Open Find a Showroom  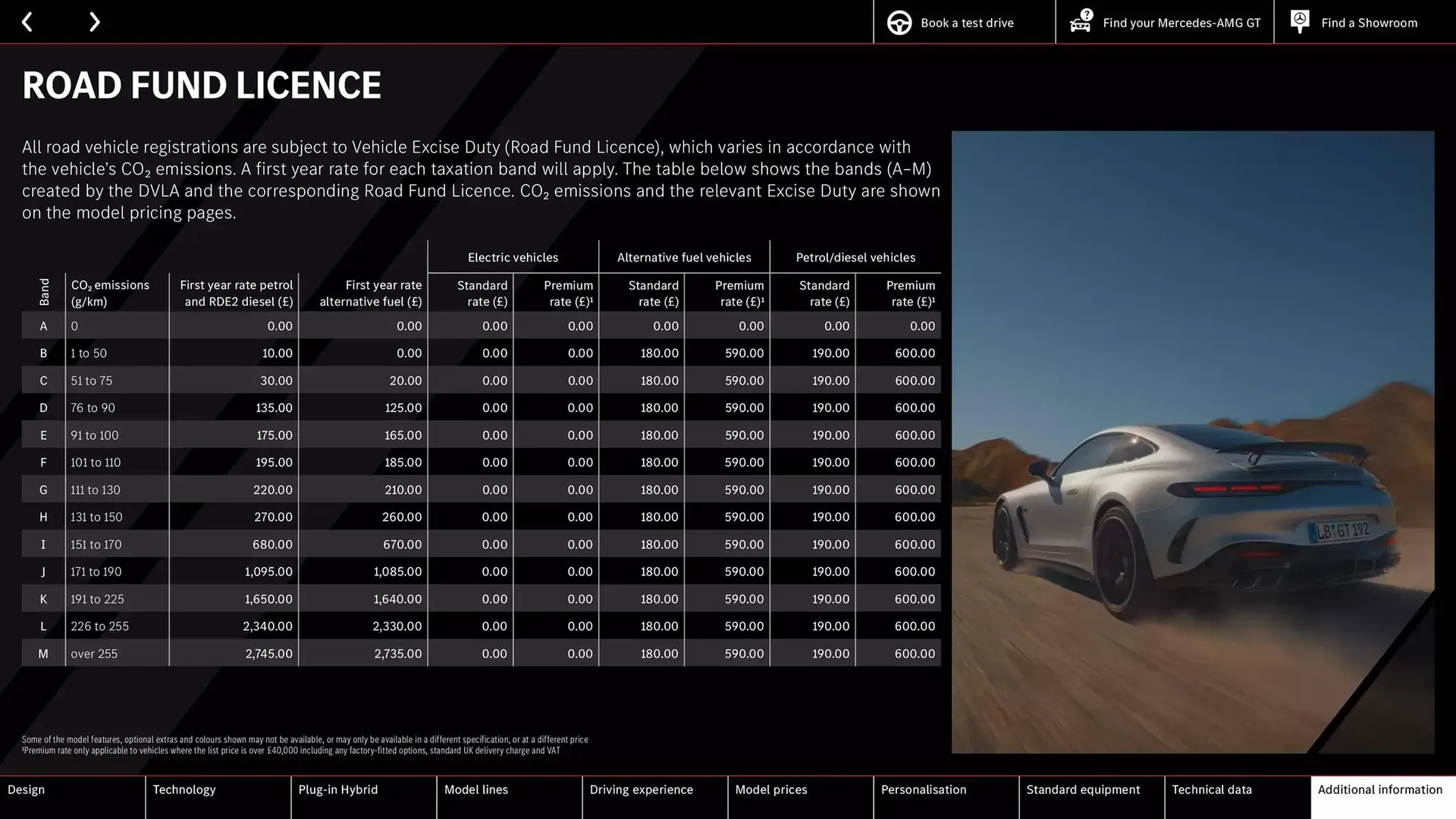click(x=1354, y=23)
